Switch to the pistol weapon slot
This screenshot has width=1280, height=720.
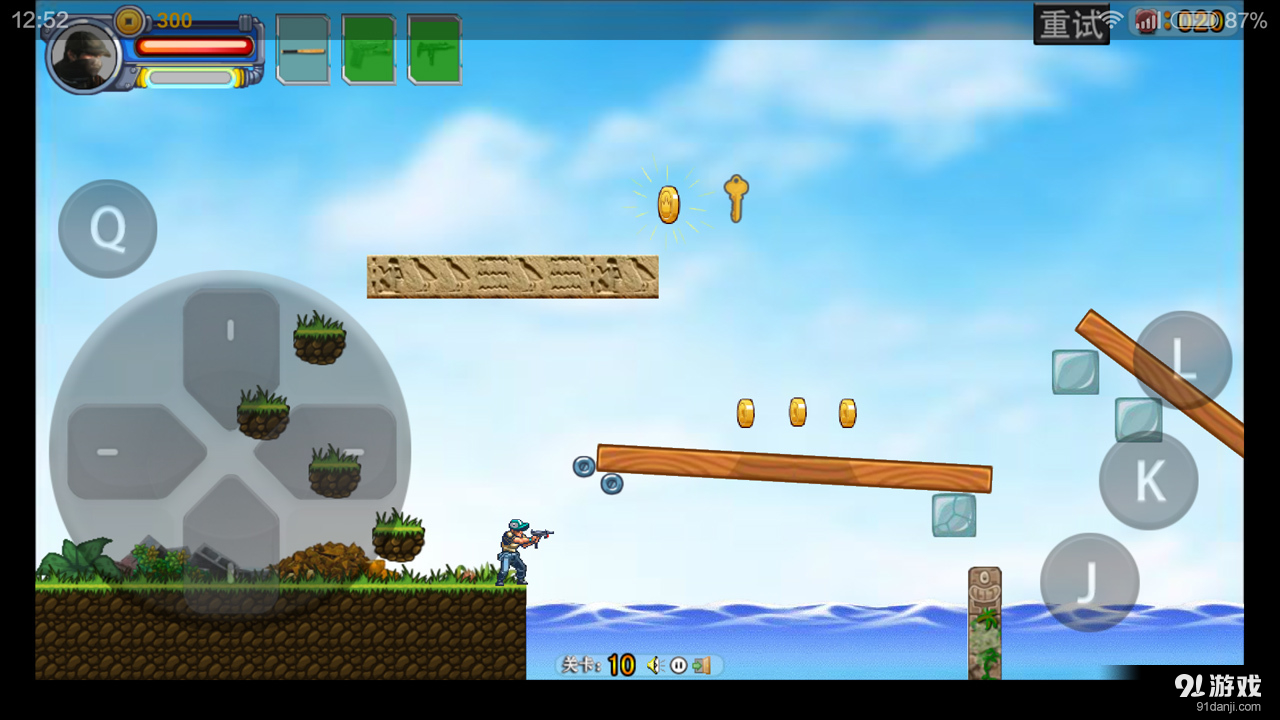(369, 49)
